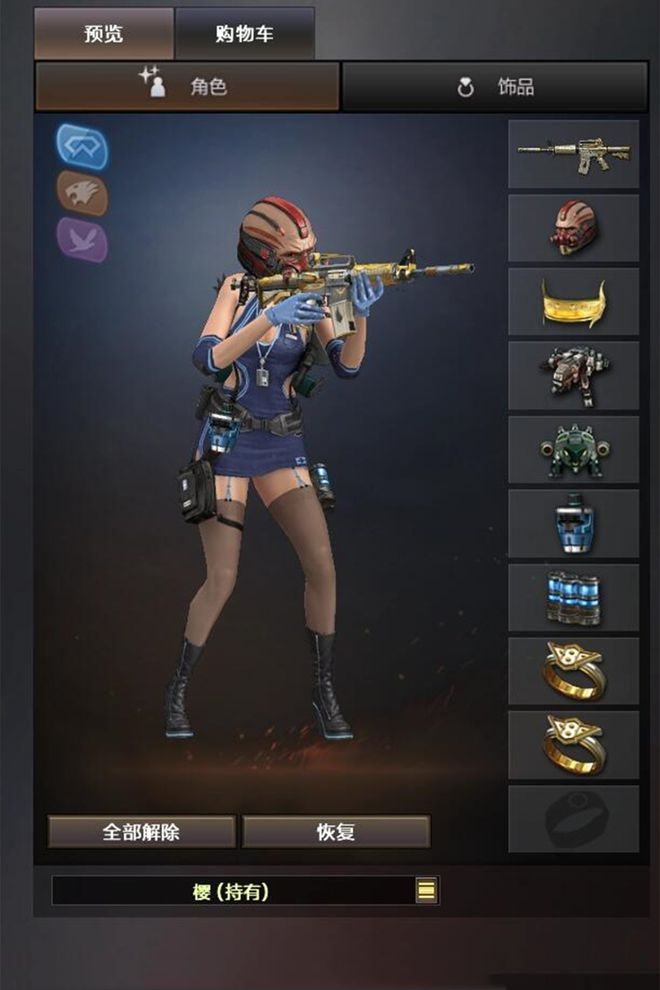Click the blue canister pouch slot

pyautogui.click(x=573, y=523)
